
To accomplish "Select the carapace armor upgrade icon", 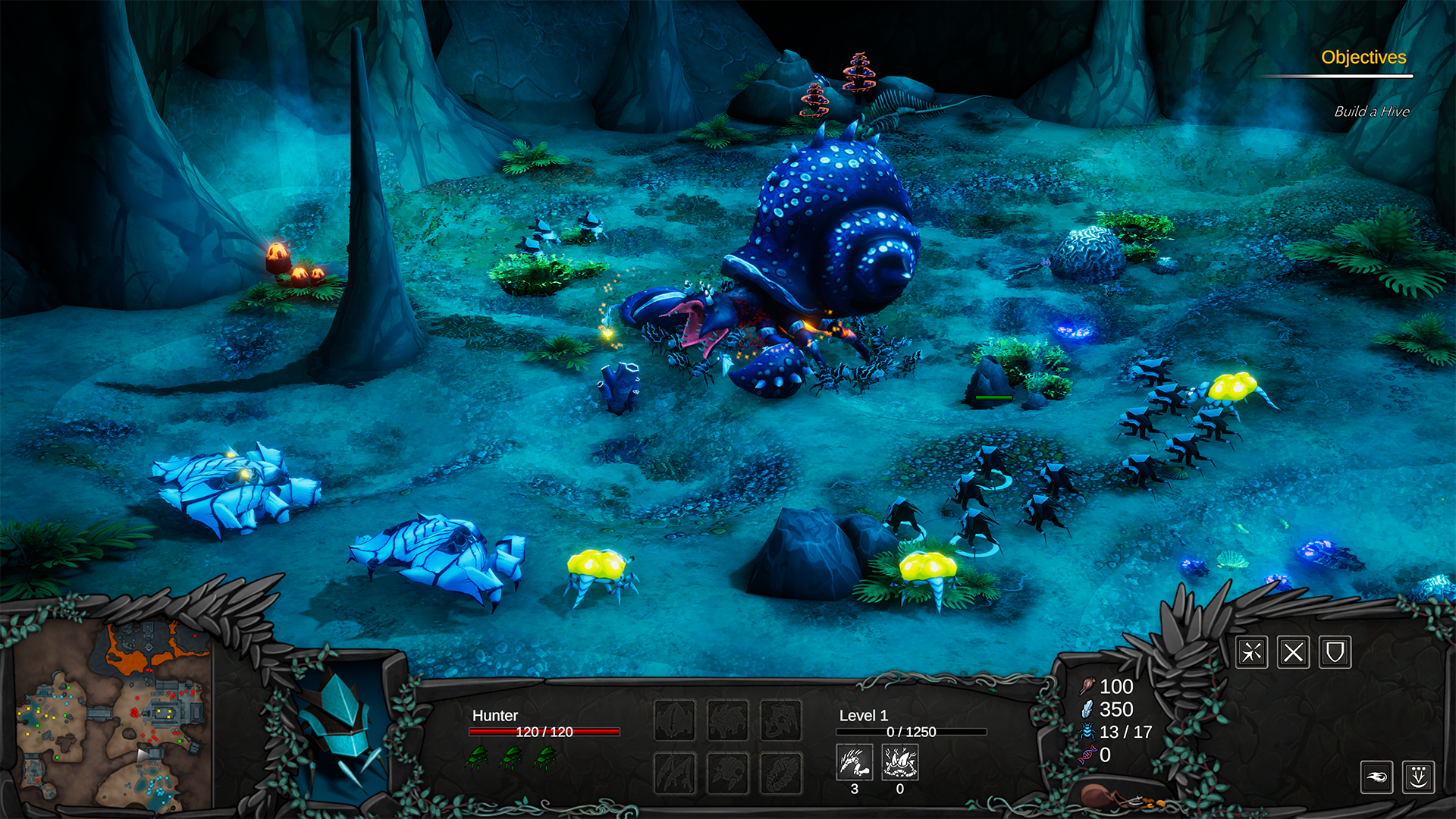I will (x=900, y=761).
